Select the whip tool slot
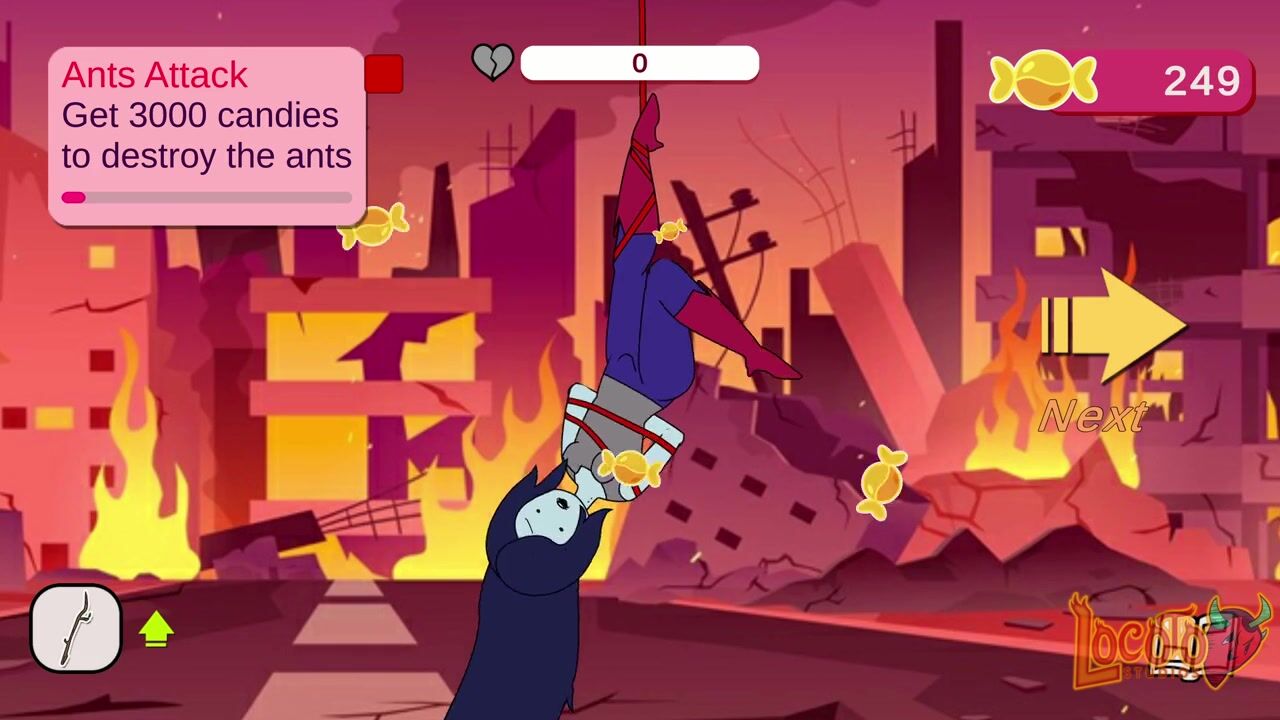 tap(76, 628)
